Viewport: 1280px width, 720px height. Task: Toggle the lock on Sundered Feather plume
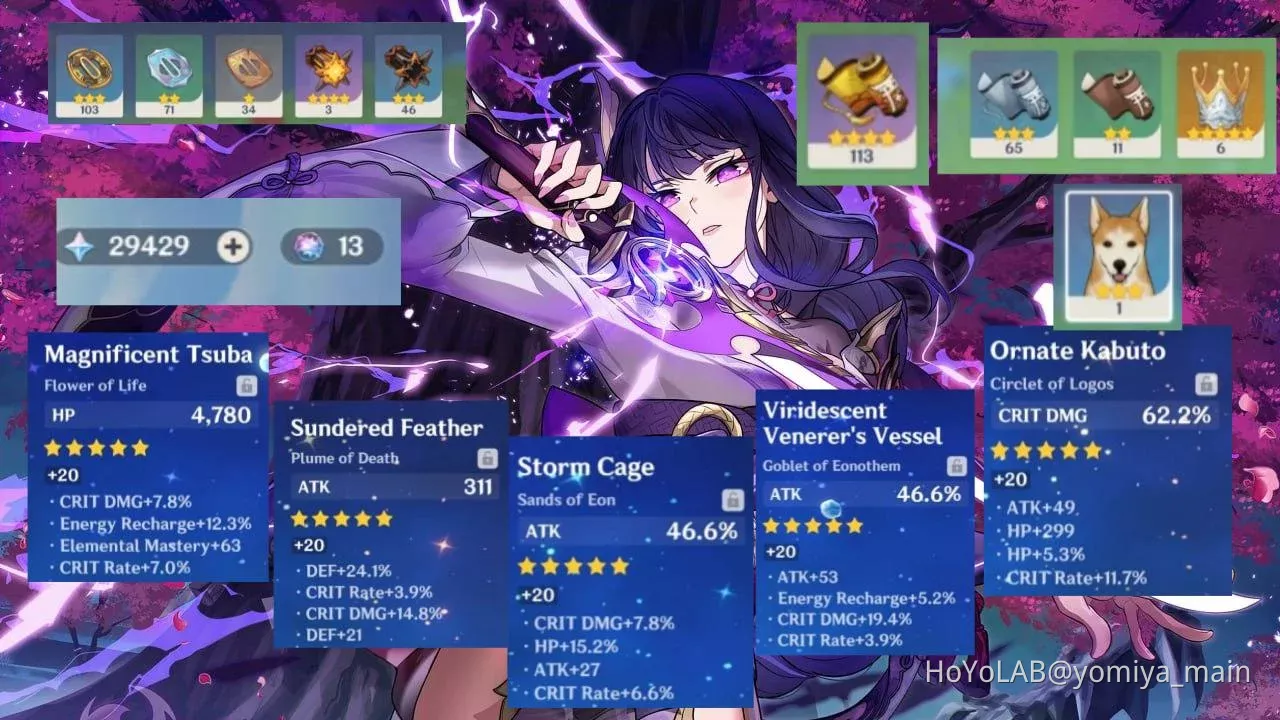pos(489,456)
